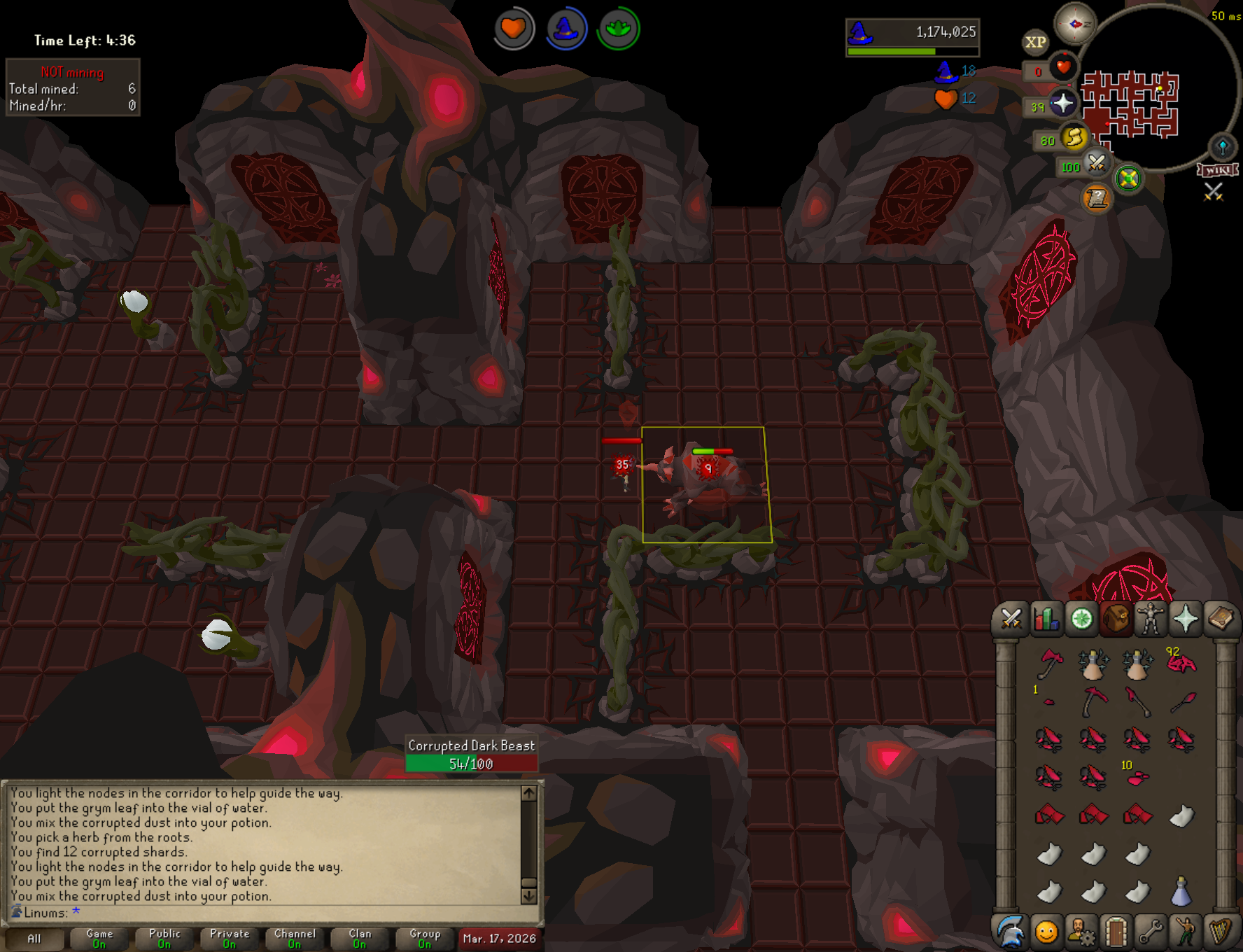Toggle run with the boot orb
This screenshot has width=1243, height=952.
pos(1073,137)
